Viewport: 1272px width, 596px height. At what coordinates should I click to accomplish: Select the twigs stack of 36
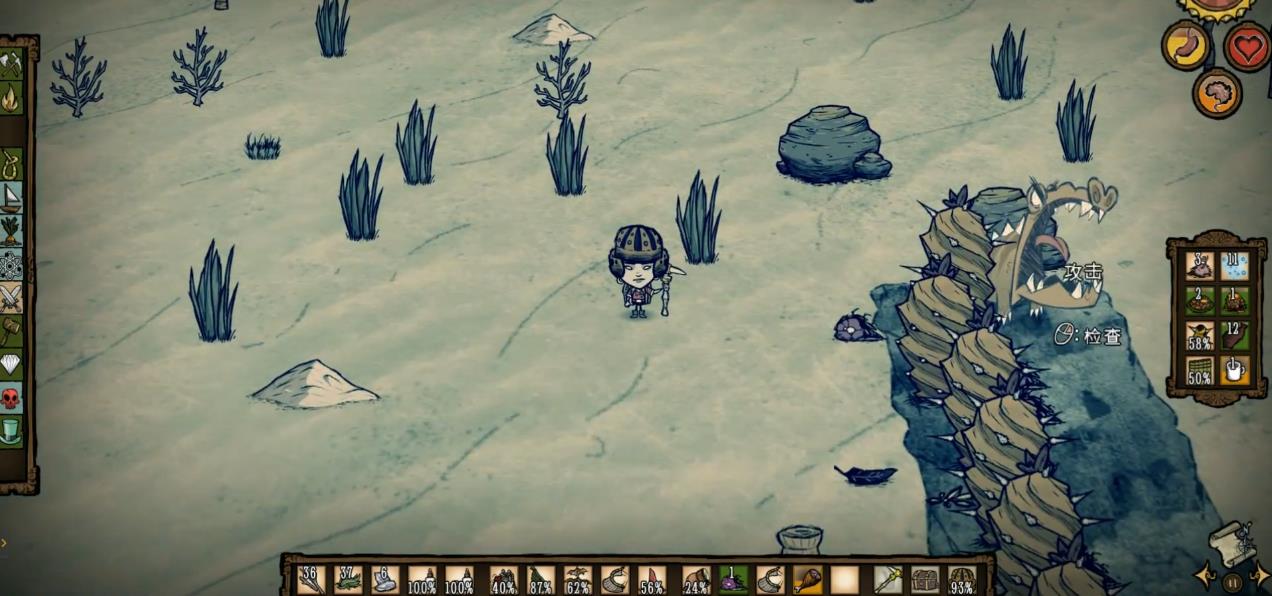coord(311,579)
